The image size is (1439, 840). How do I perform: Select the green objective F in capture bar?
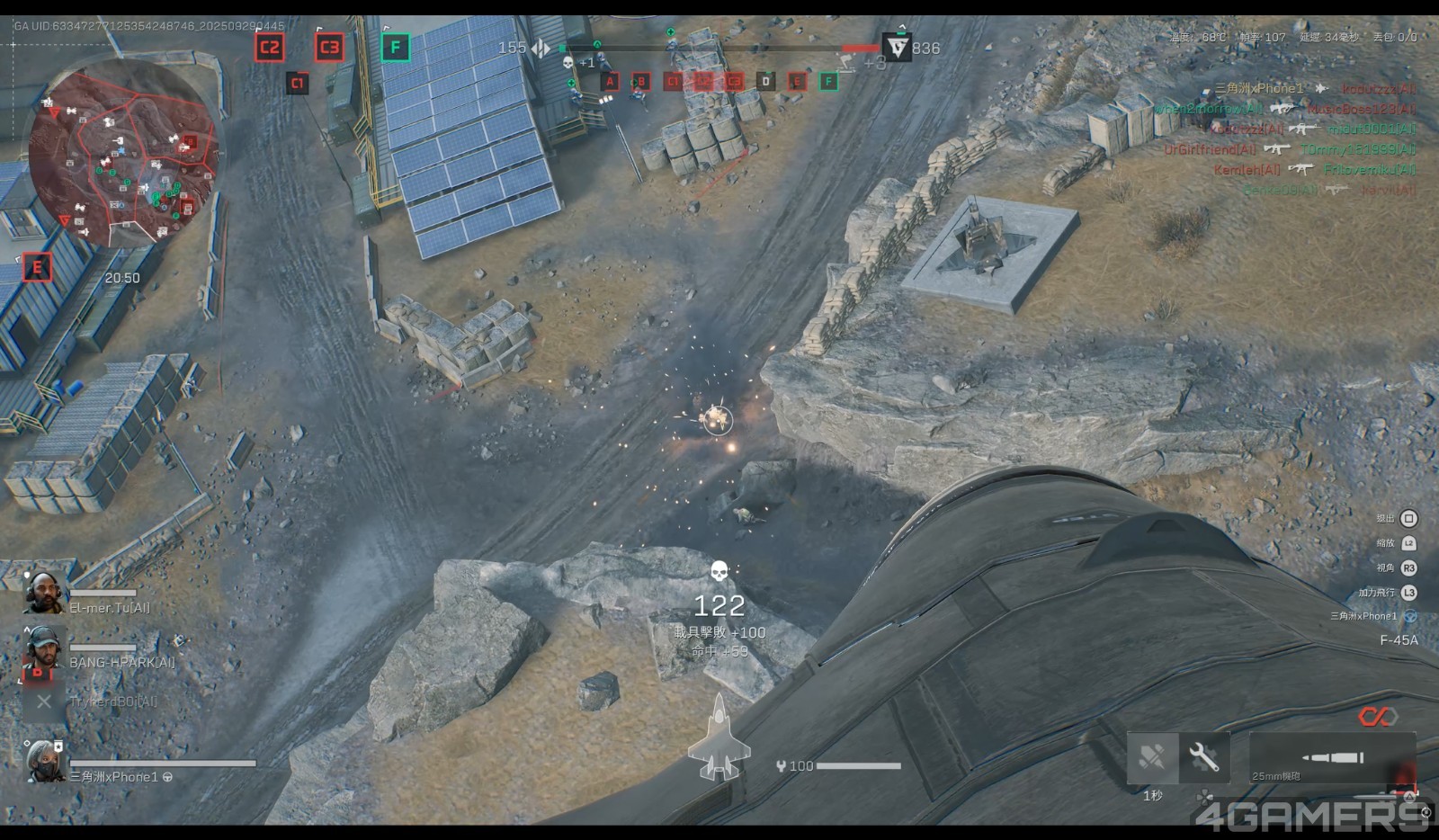[x=828, y=82]
